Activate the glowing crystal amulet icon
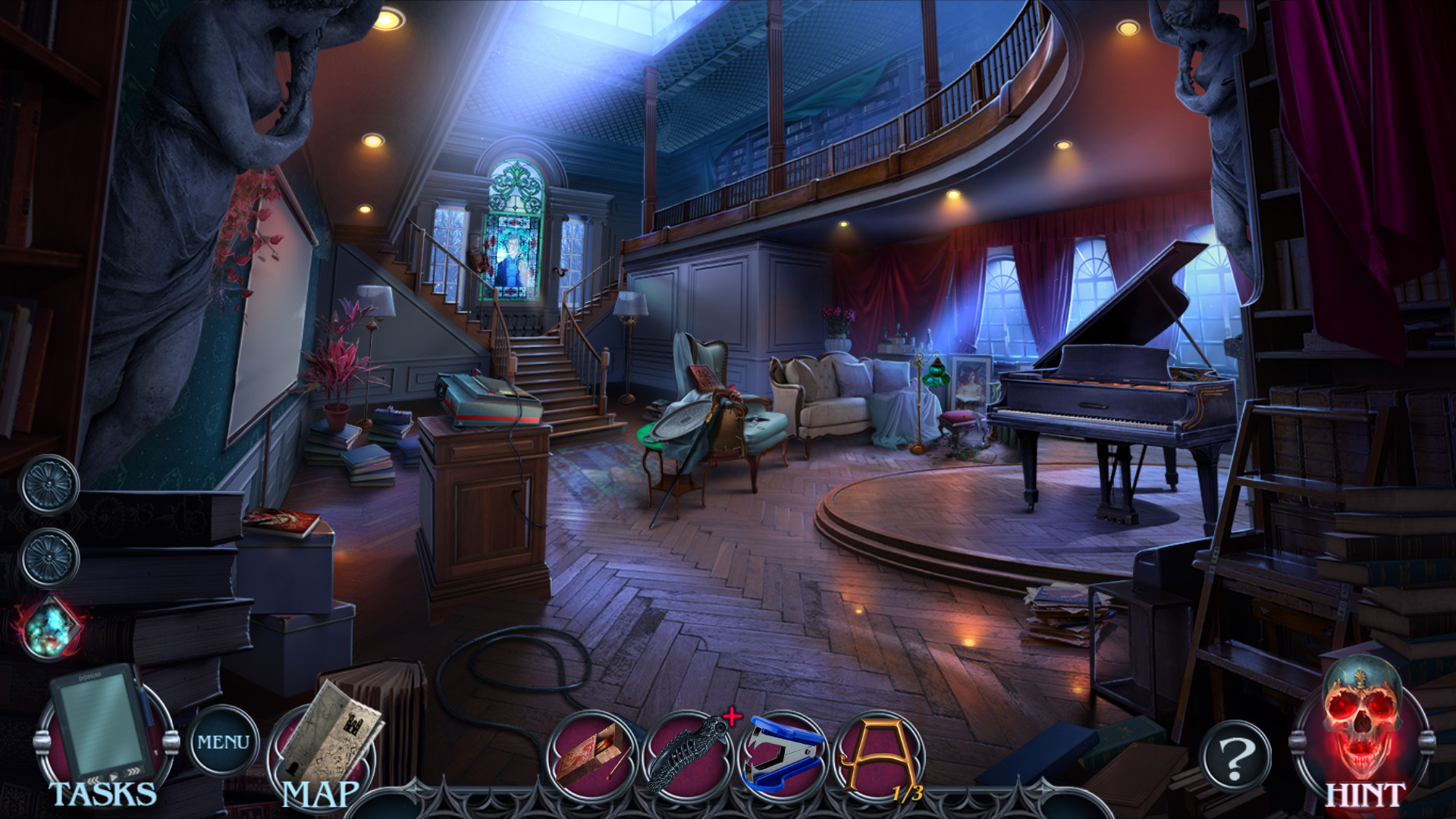The height and width of the screenshot is (819, 1456). [51, 627]
